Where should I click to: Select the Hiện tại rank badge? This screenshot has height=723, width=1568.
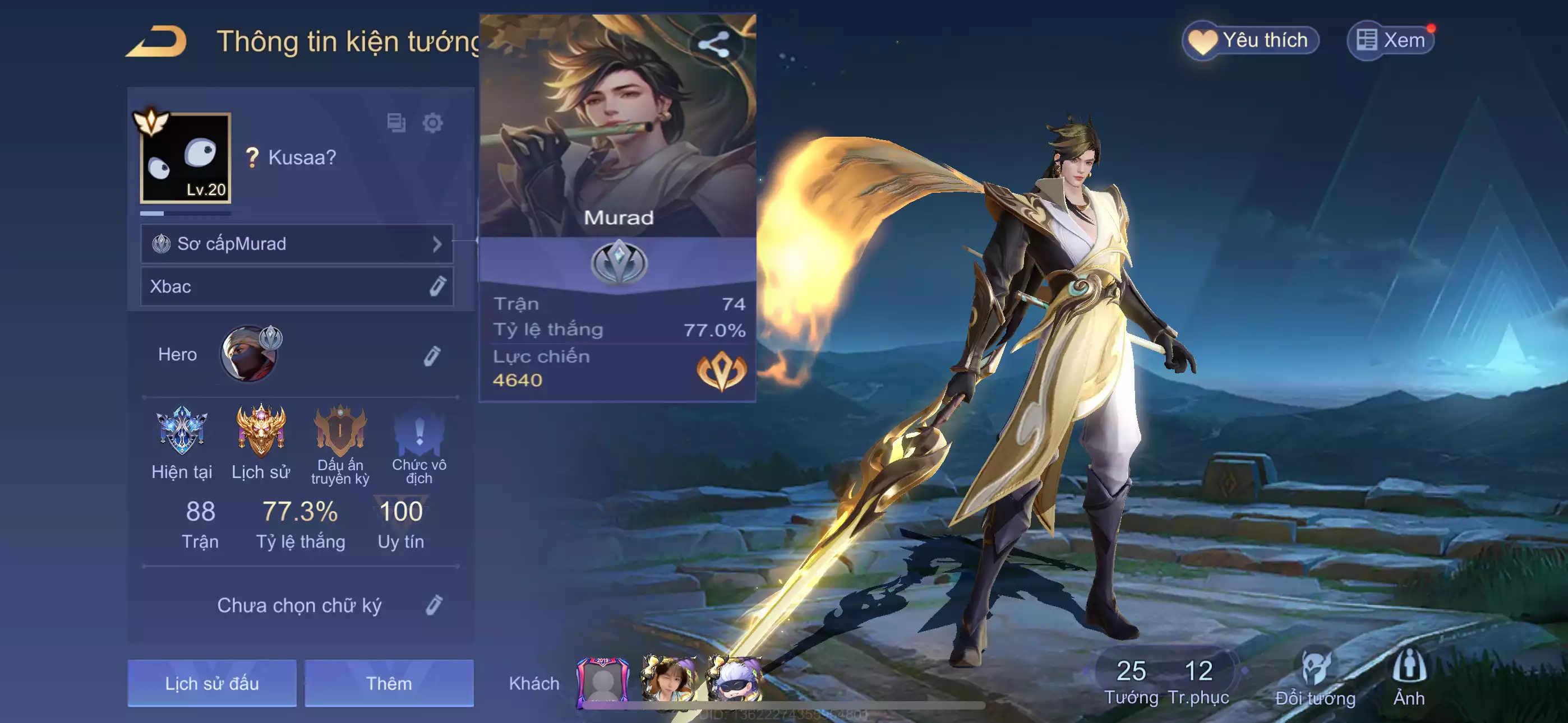pyautogui.click(x=181, y=441)
